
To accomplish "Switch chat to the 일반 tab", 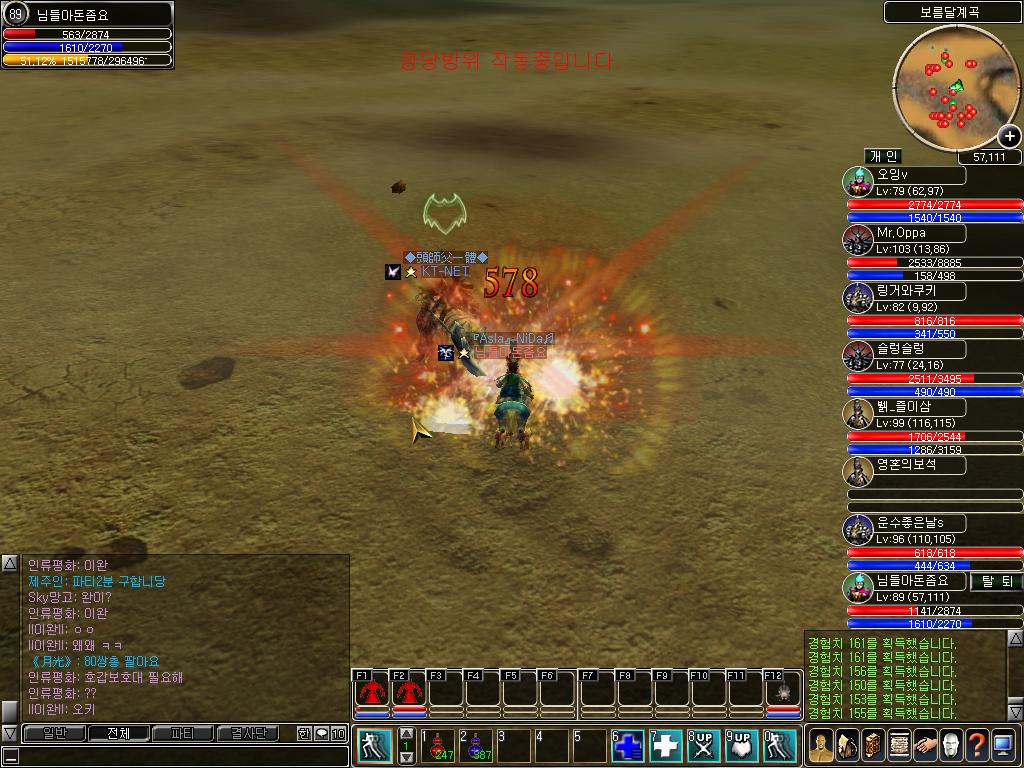I will tap(52, 734).
